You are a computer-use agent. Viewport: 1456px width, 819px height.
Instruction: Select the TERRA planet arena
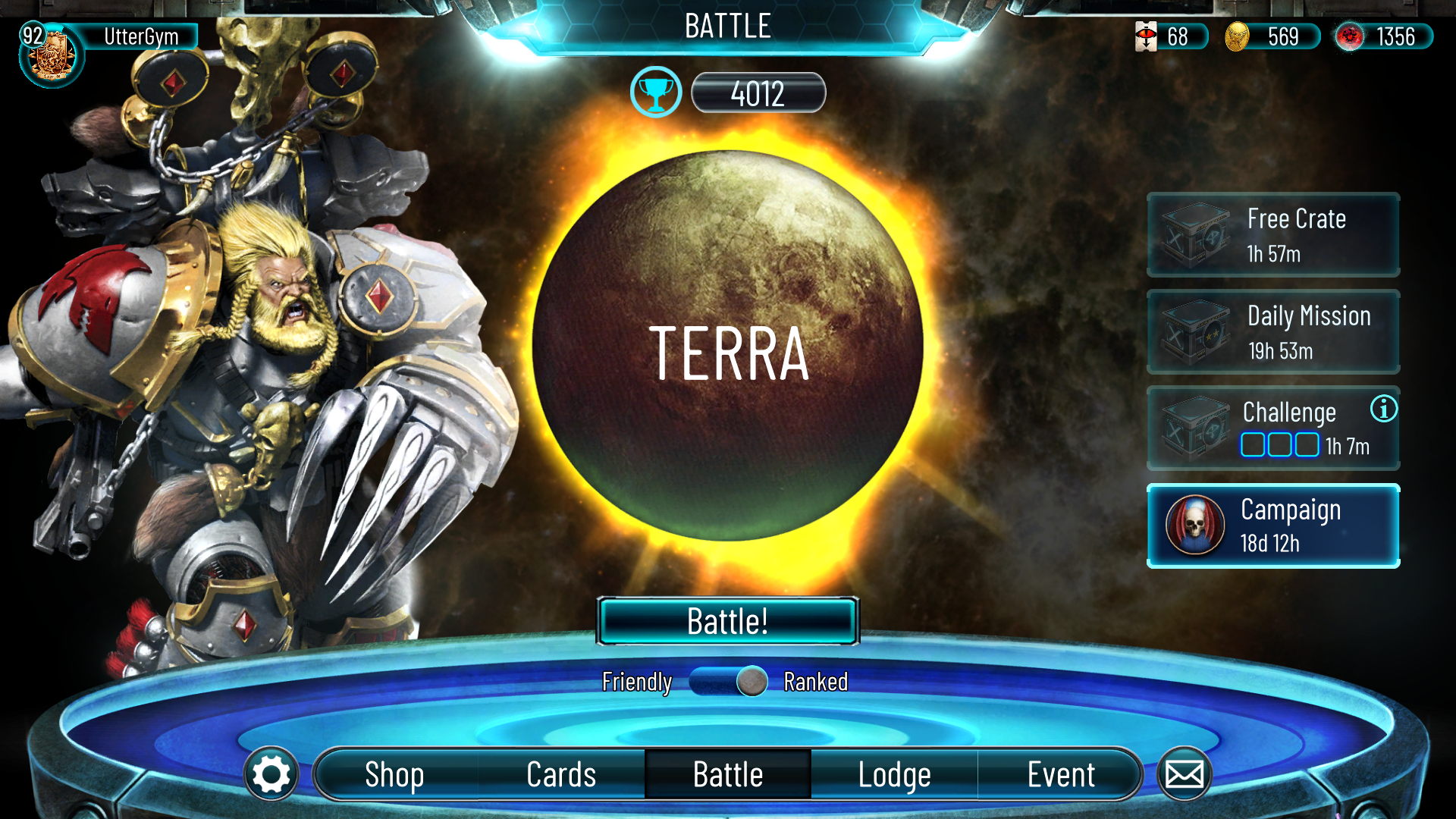pos(728,346)
